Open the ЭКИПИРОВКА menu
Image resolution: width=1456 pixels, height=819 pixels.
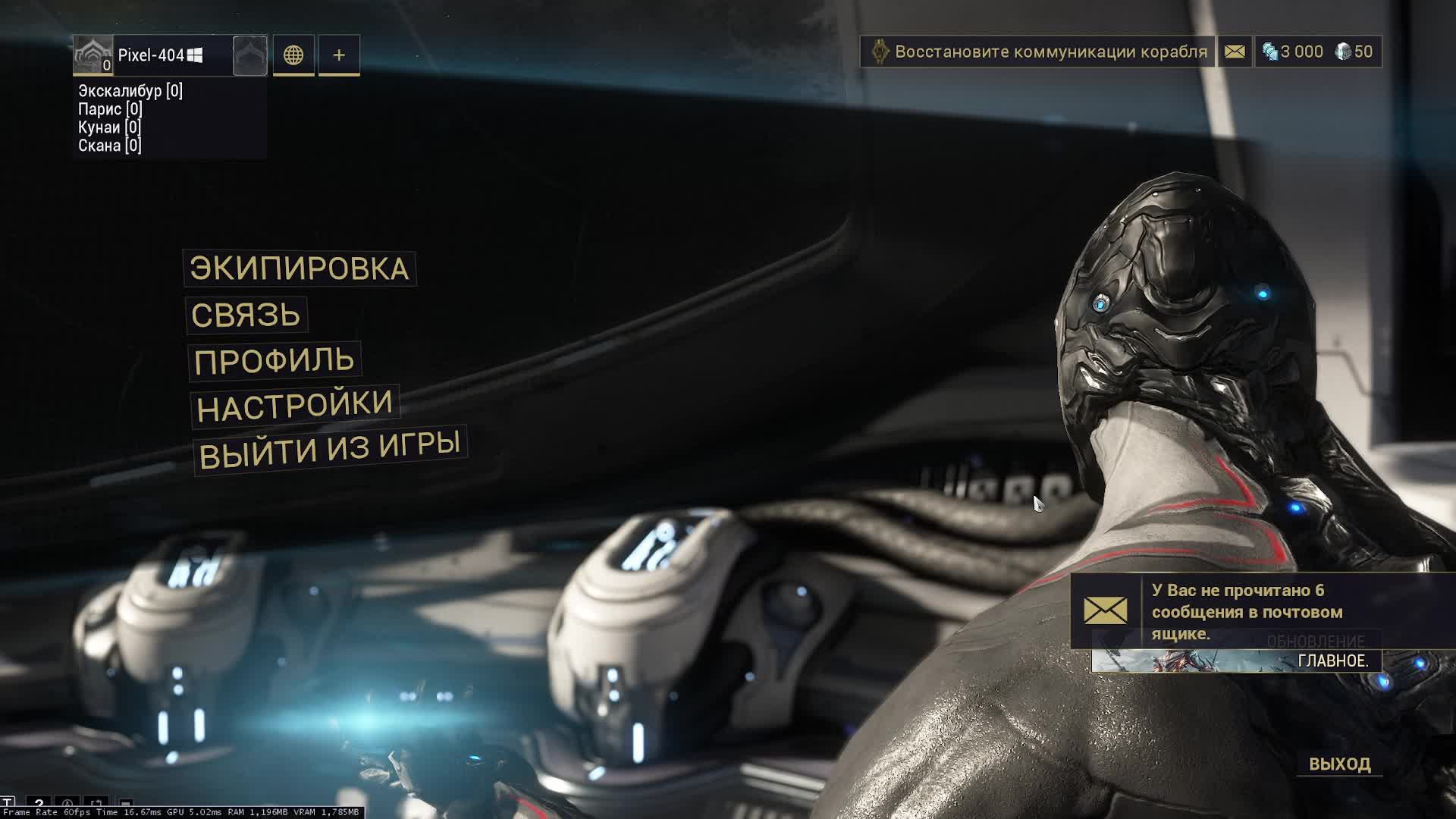[299, 268]
